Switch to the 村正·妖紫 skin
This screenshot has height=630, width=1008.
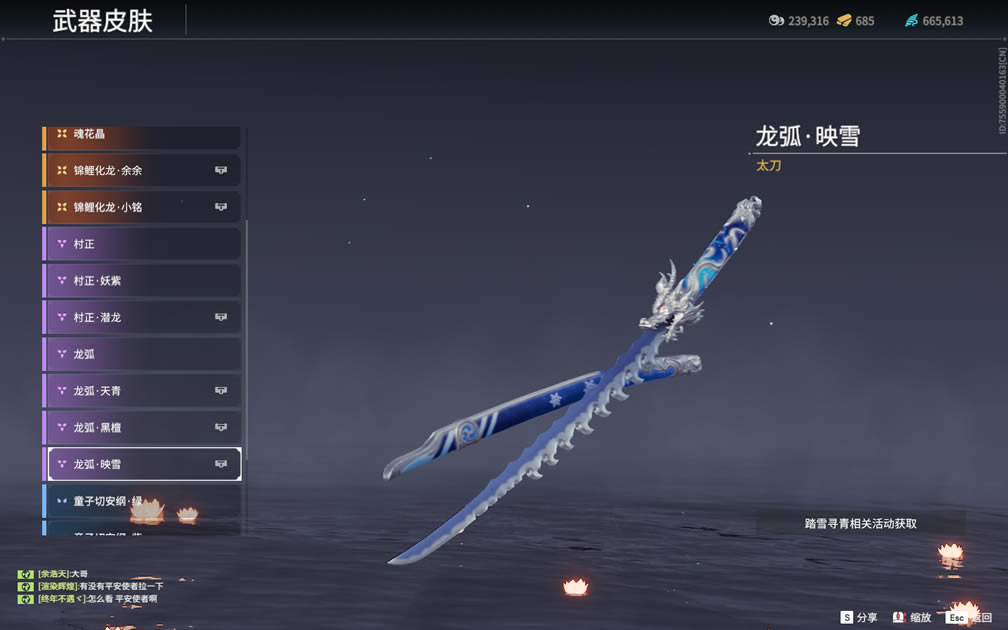coord(142,281)
